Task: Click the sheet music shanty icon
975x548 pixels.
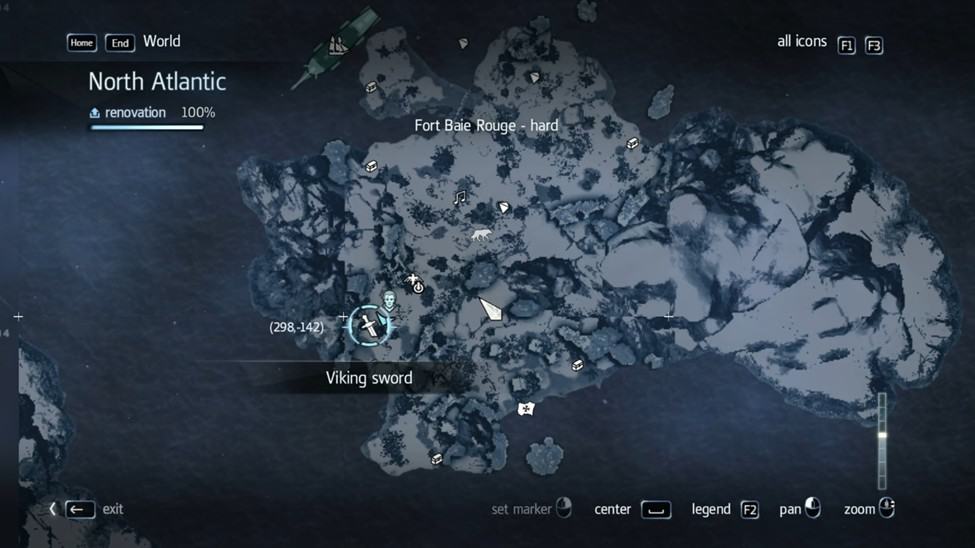Action: click(460, 198)
